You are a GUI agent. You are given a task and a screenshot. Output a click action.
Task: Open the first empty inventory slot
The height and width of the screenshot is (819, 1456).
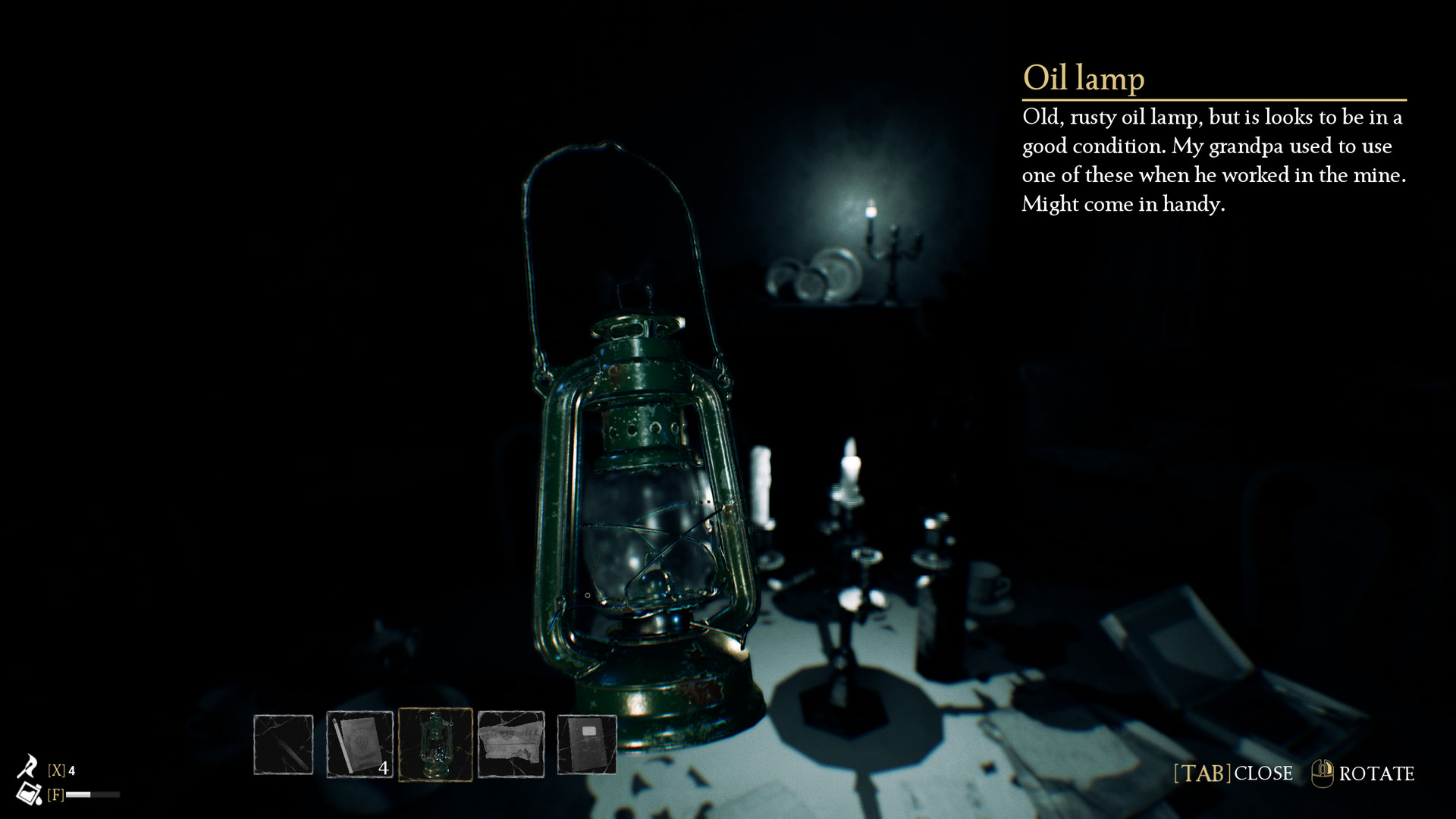pos(284,743)
